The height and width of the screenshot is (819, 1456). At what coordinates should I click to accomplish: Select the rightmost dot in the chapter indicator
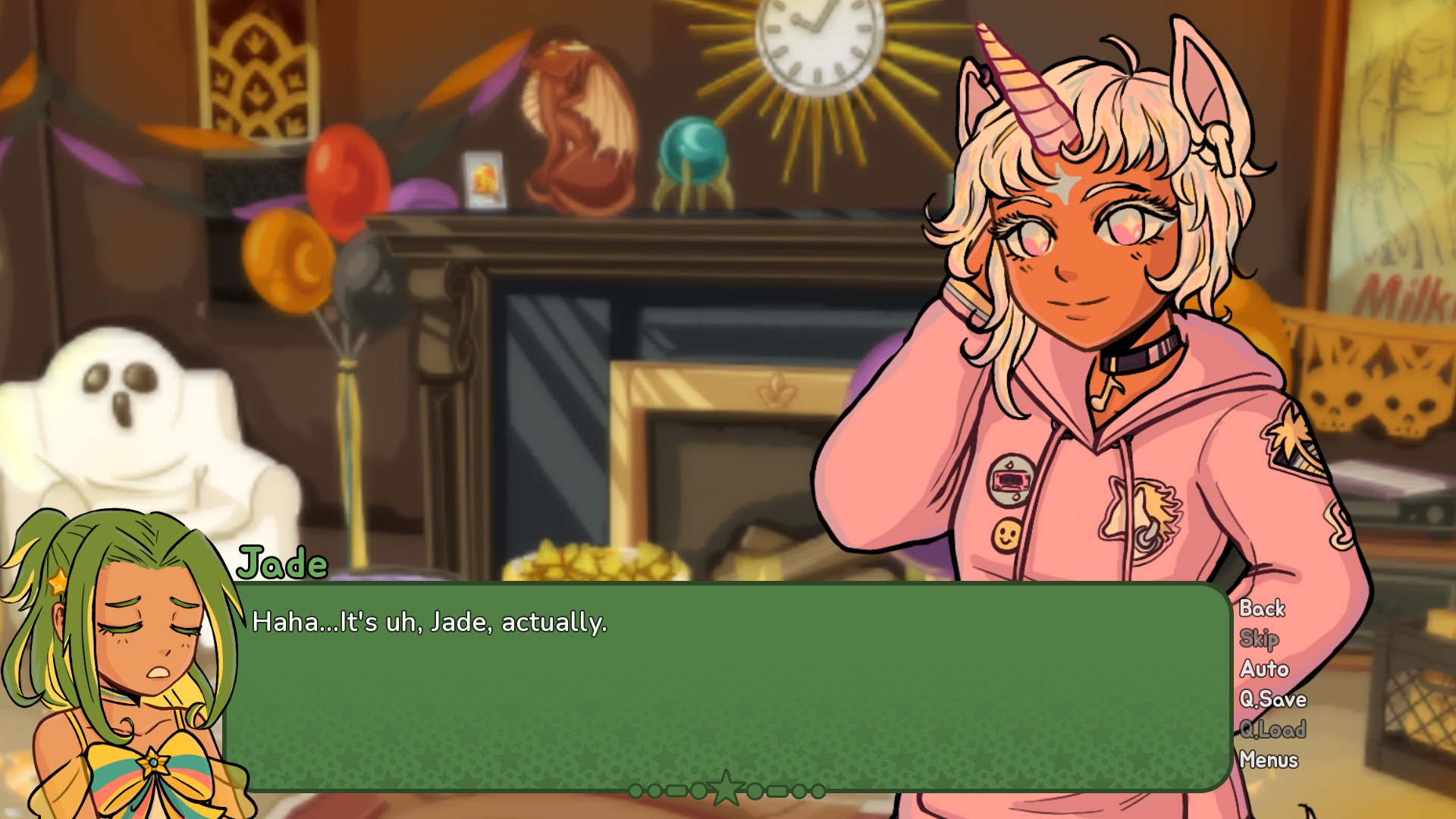(x=817, y=791)
